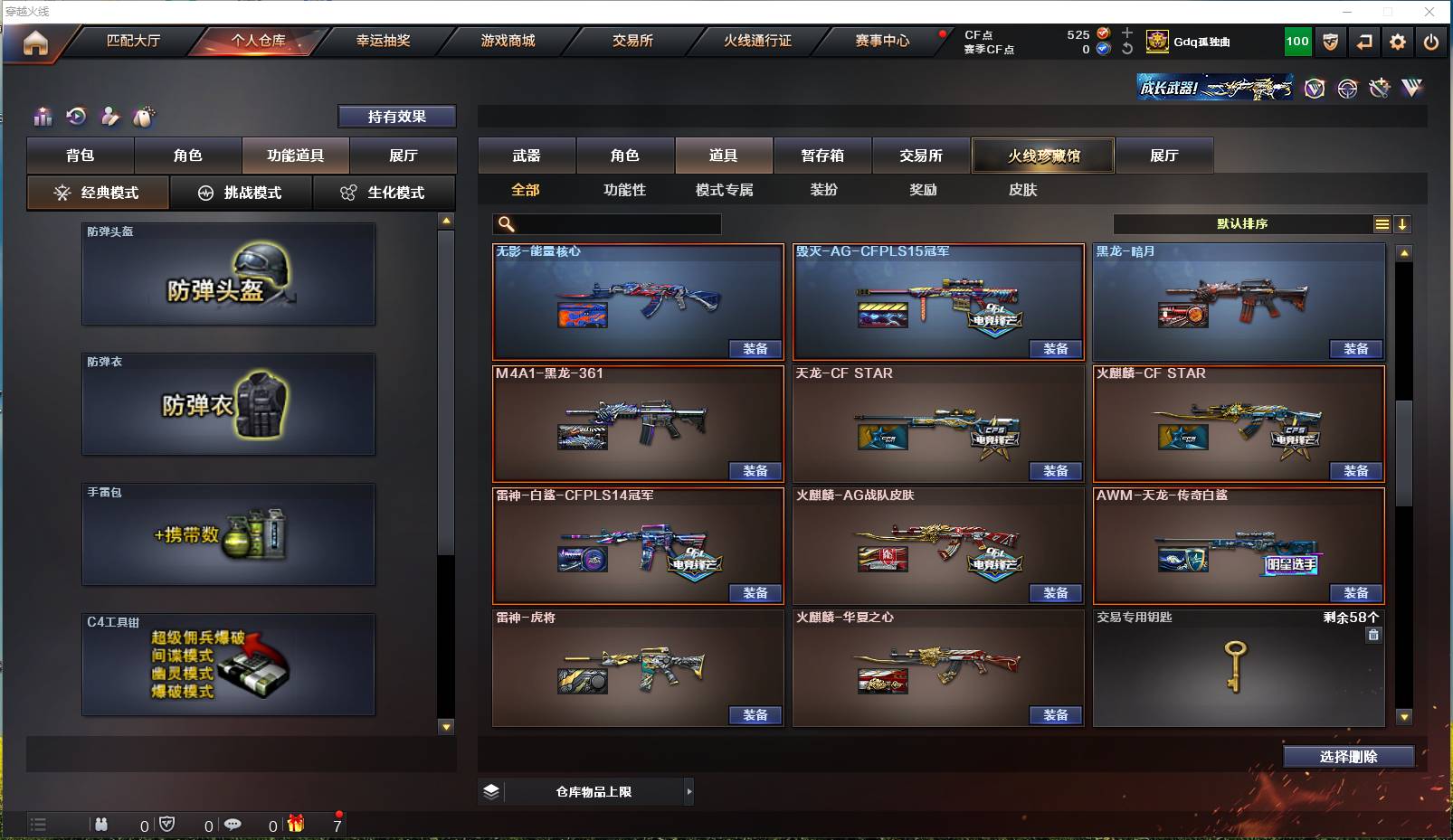Toggle the list view icon next to 默认排序
This screenshot has height=840, width=1453.
tap(1382, 223)
